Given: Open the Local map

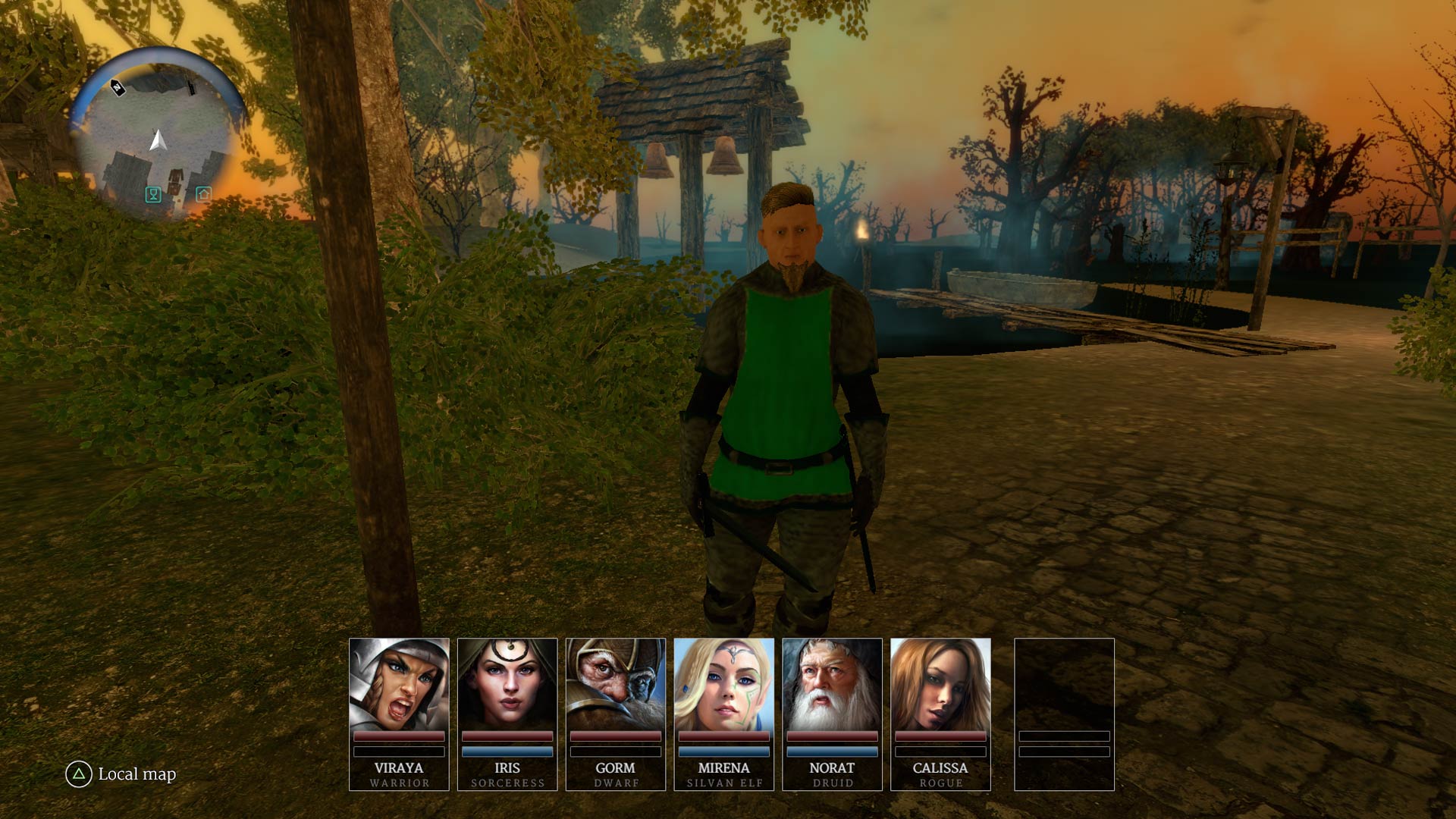Looking at the screenshot, I should [135, 775].
